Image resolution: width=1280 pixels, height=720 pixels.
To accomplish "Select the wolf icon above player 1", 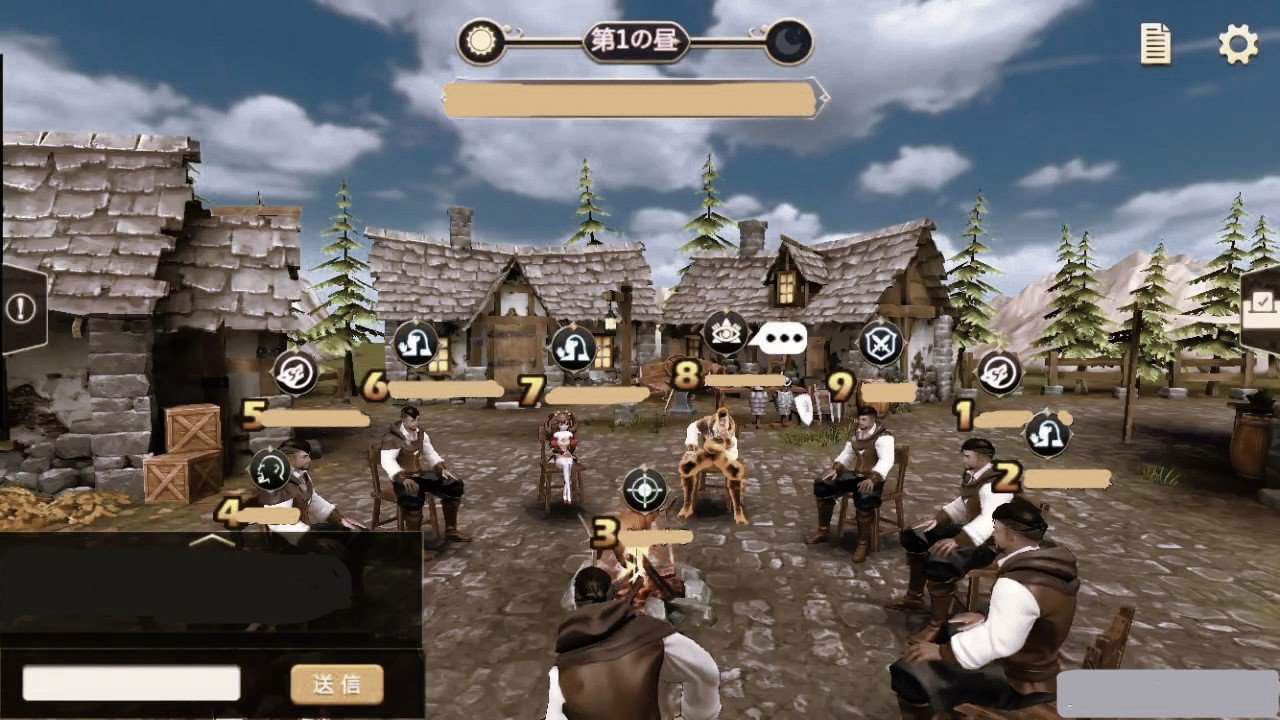I will 997,373.
